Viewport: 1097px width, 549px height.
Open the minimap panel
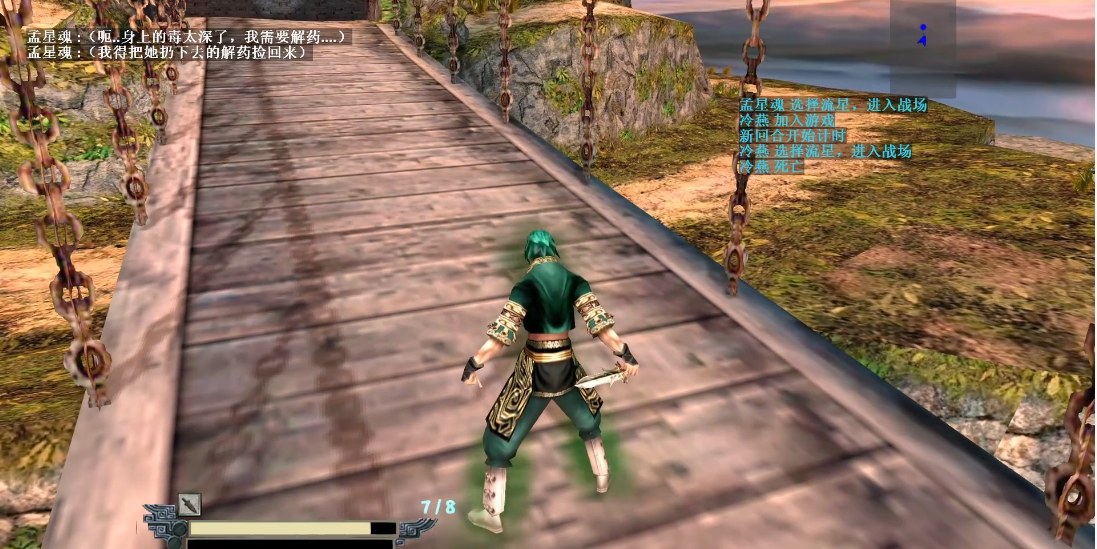(x=922, y=47)
